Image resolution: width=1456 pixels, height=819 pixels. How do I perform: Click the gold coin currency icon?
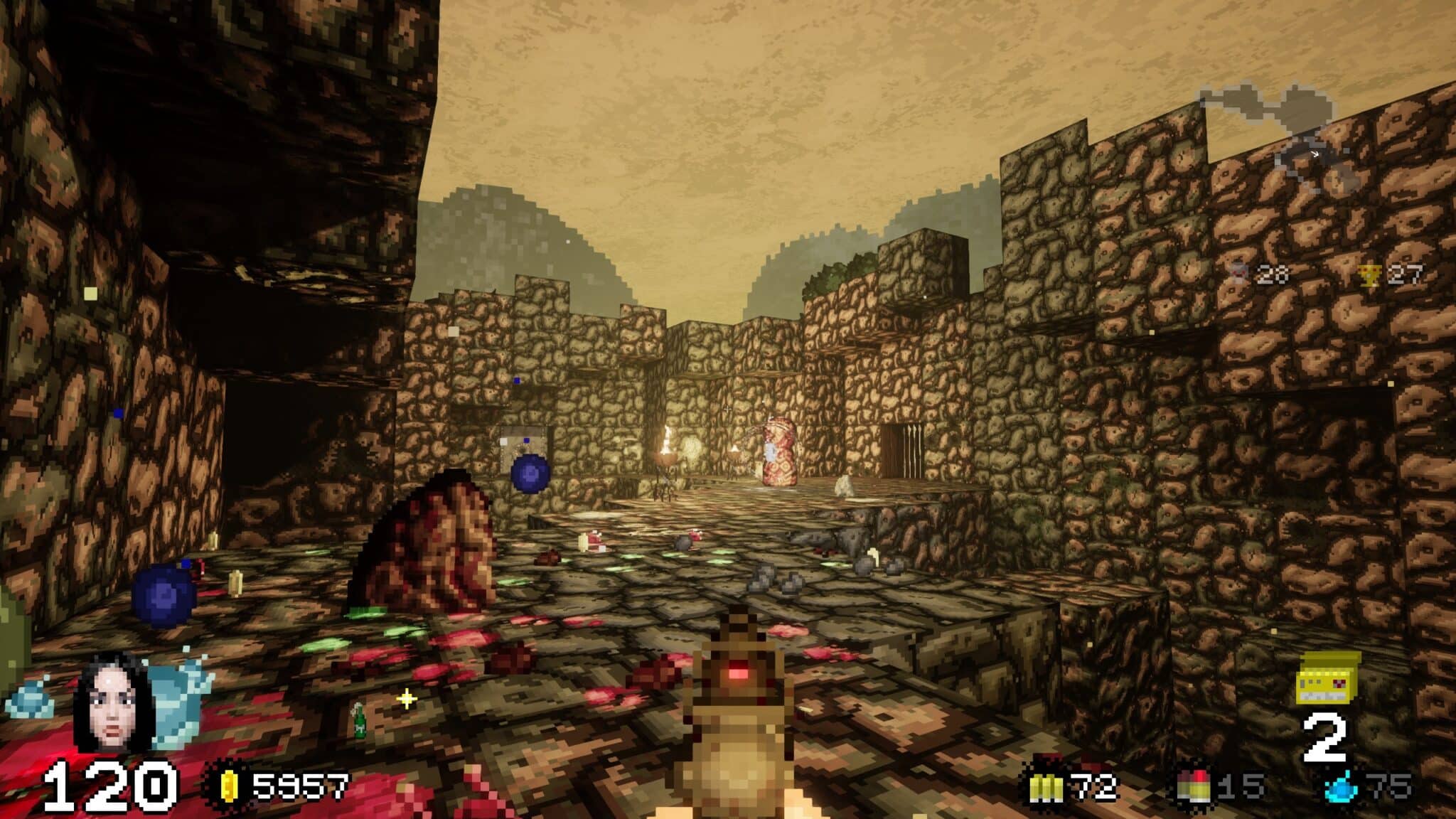click(229, 787)
